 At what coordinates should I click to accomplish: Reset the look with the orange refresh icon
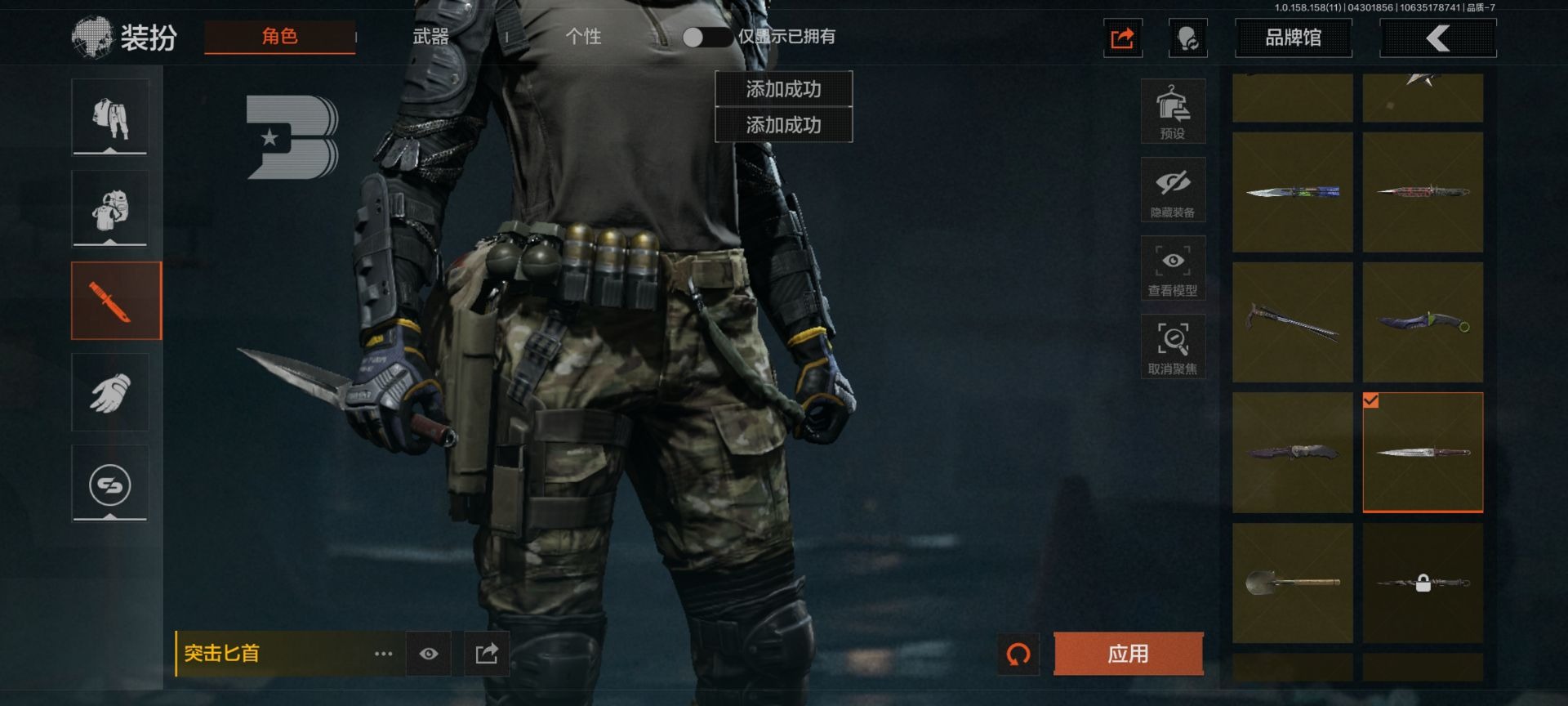(1018, 654)
